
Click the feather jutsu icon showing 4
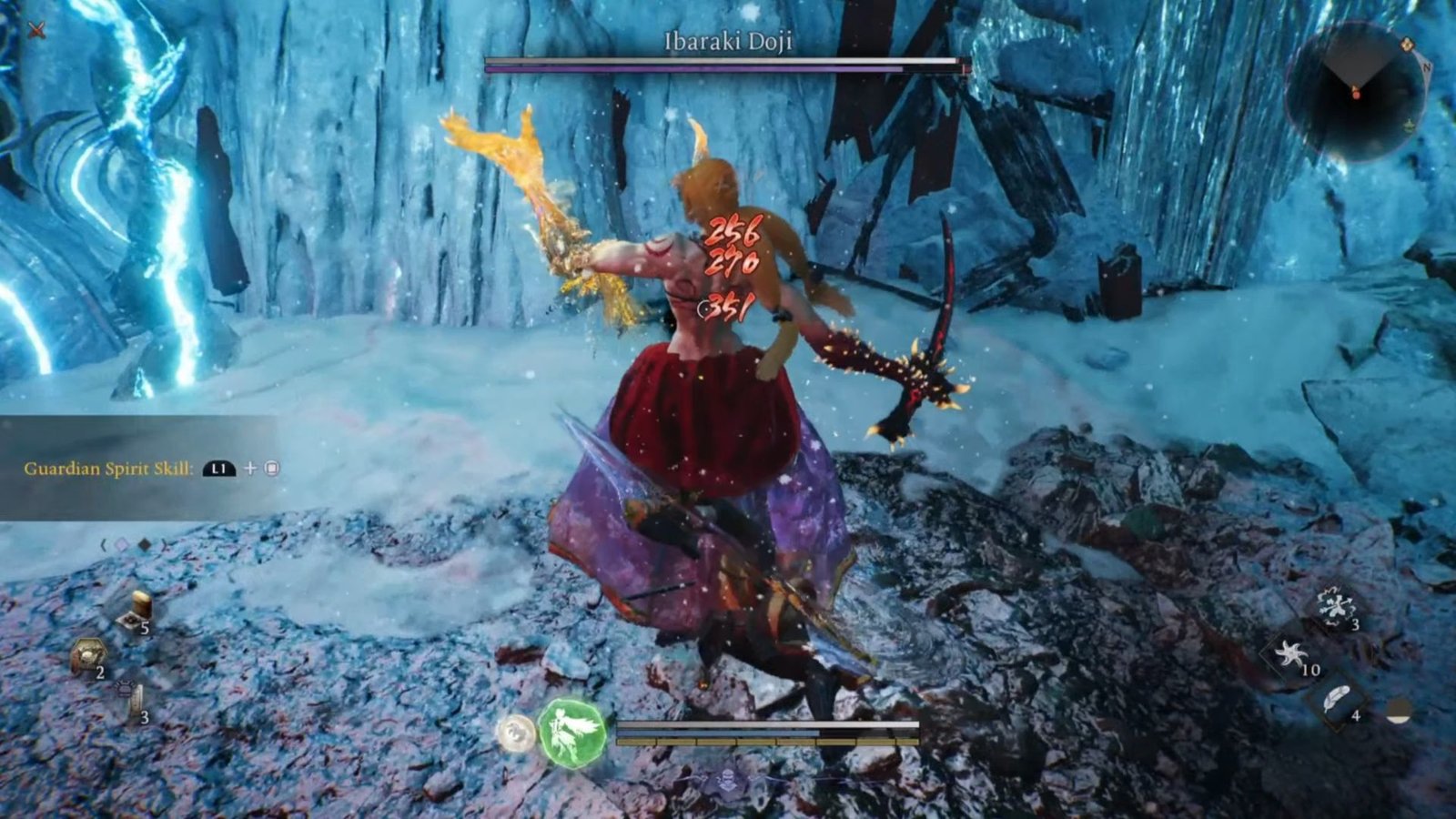(1336, 700)
